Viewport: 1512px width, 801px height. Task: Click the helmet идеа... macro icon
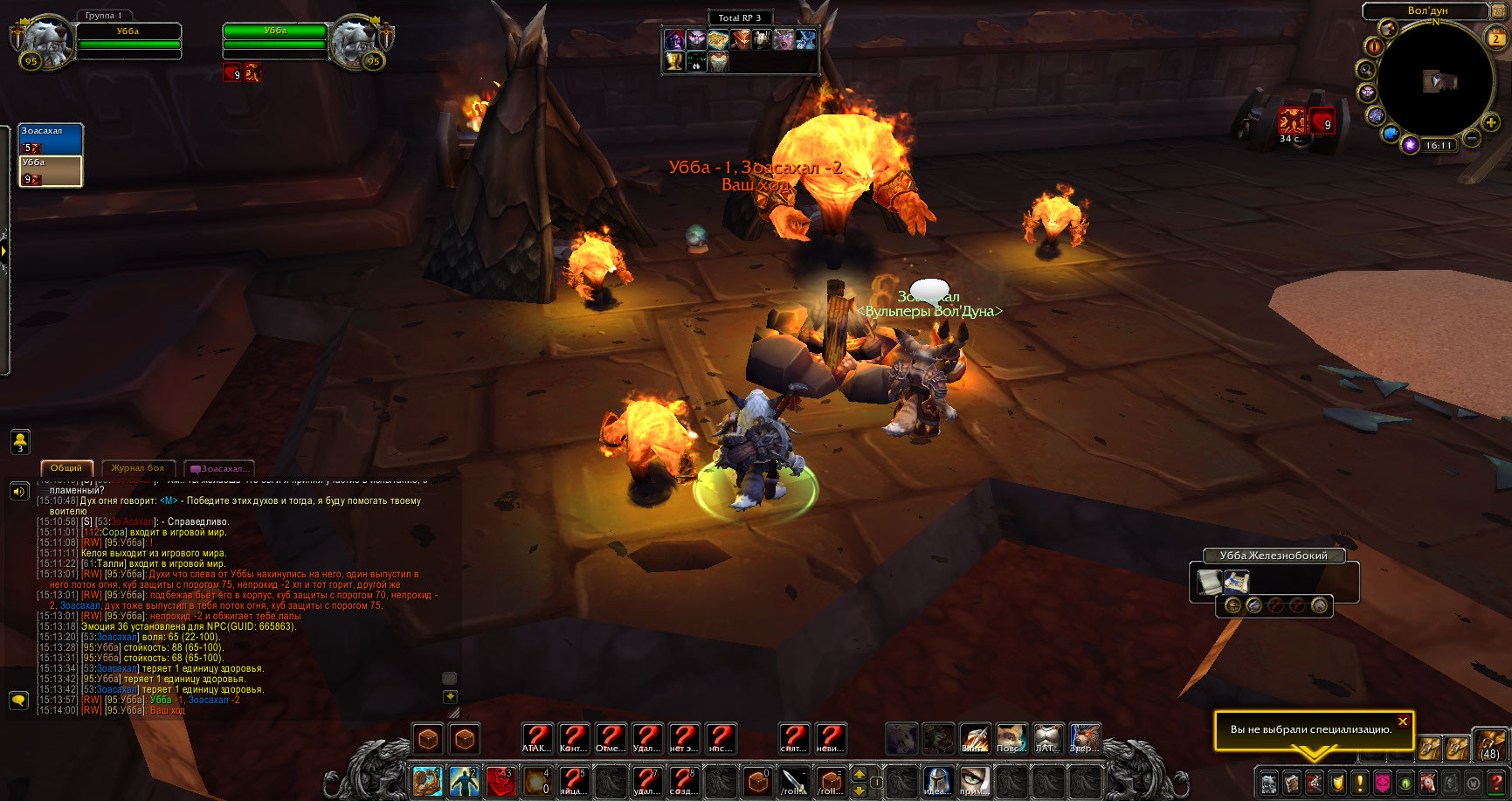coord(936,780)
